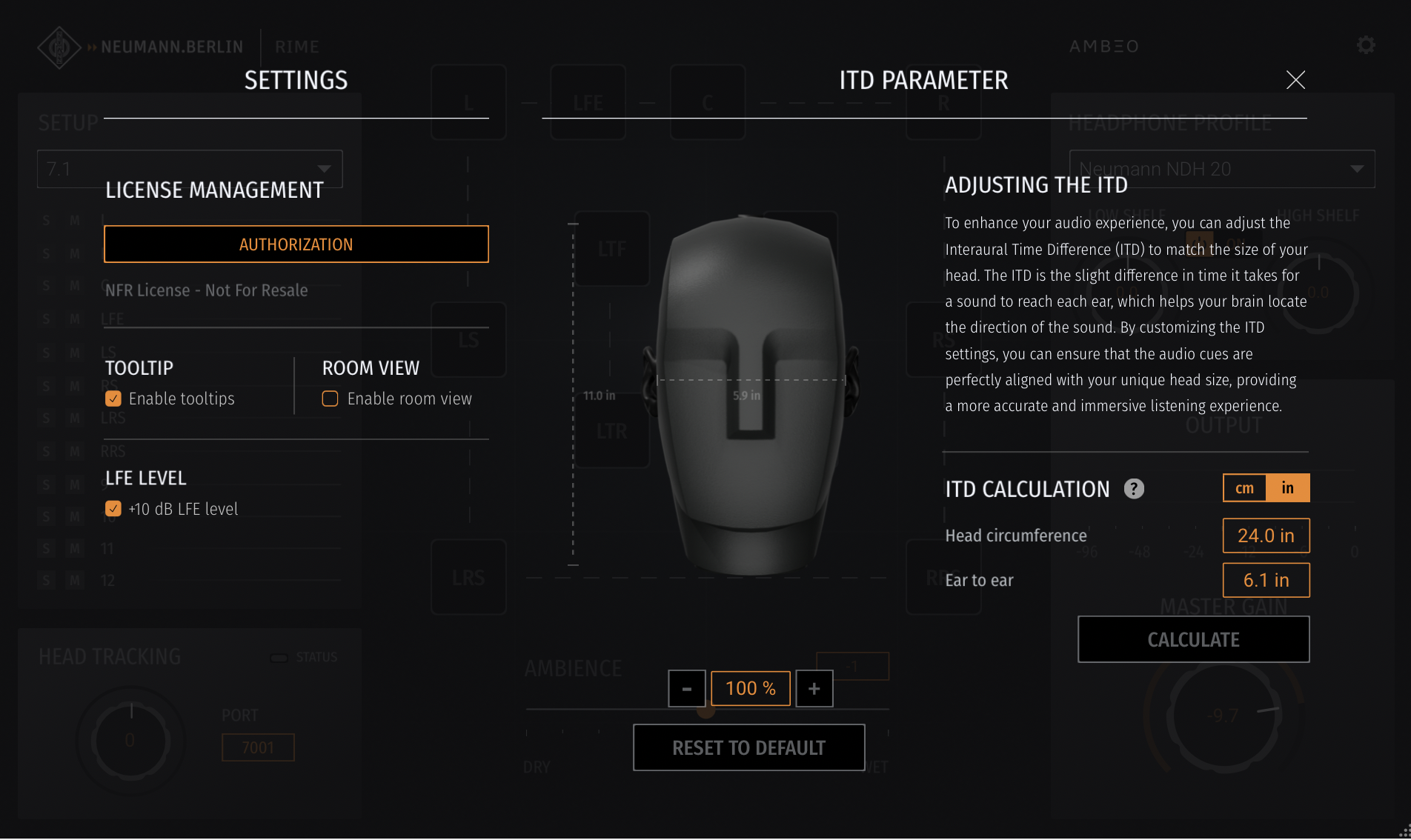Enable room view
This screenshot has width=1411, height=840.
pyautogui.click(x=329, y=399)
